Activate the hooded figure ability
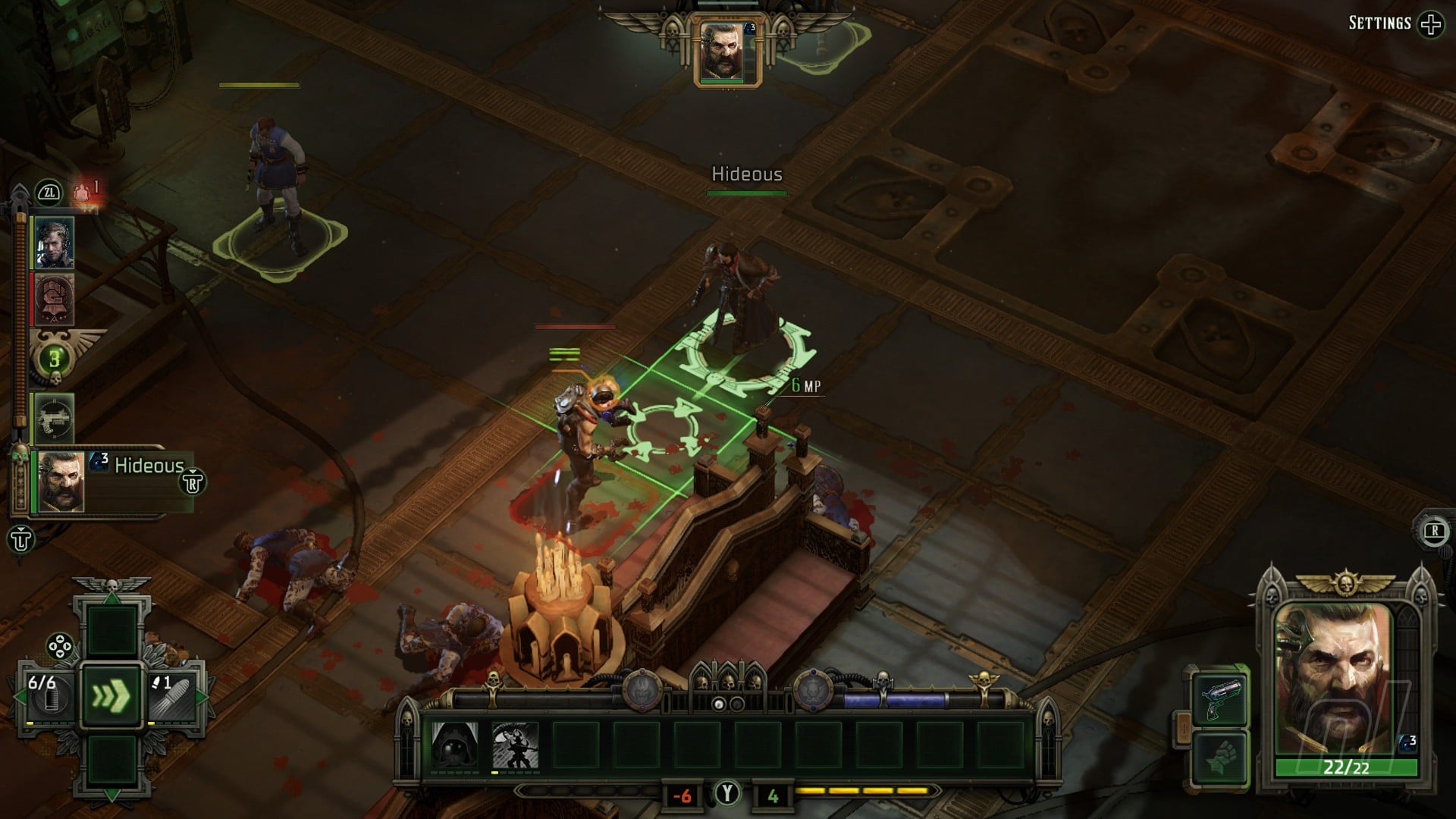The height and width of the screenshot is (819, 1456). [x=455, y=746]
